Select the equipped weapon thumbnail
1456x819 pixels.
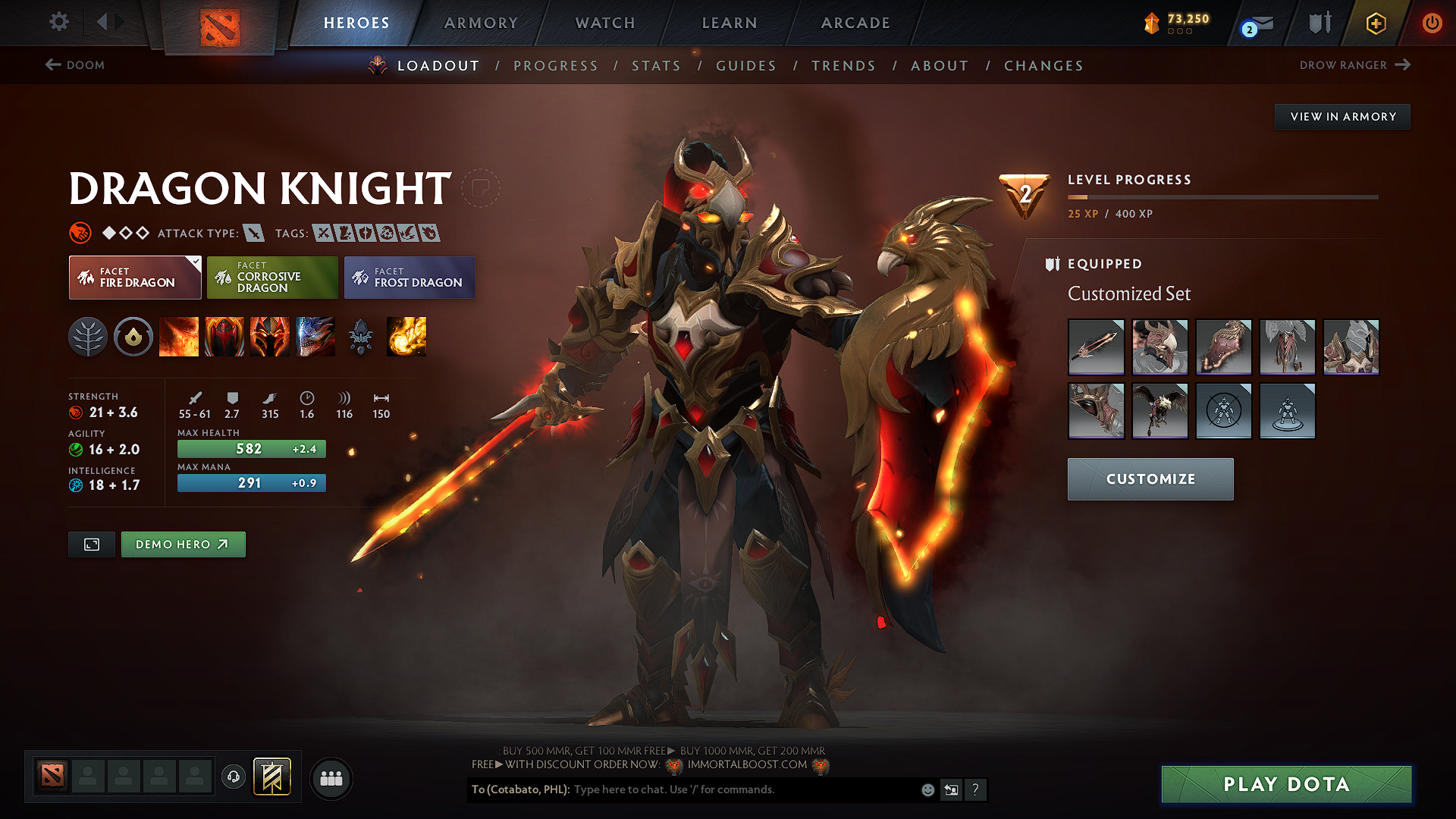[x=1096, y=347]
